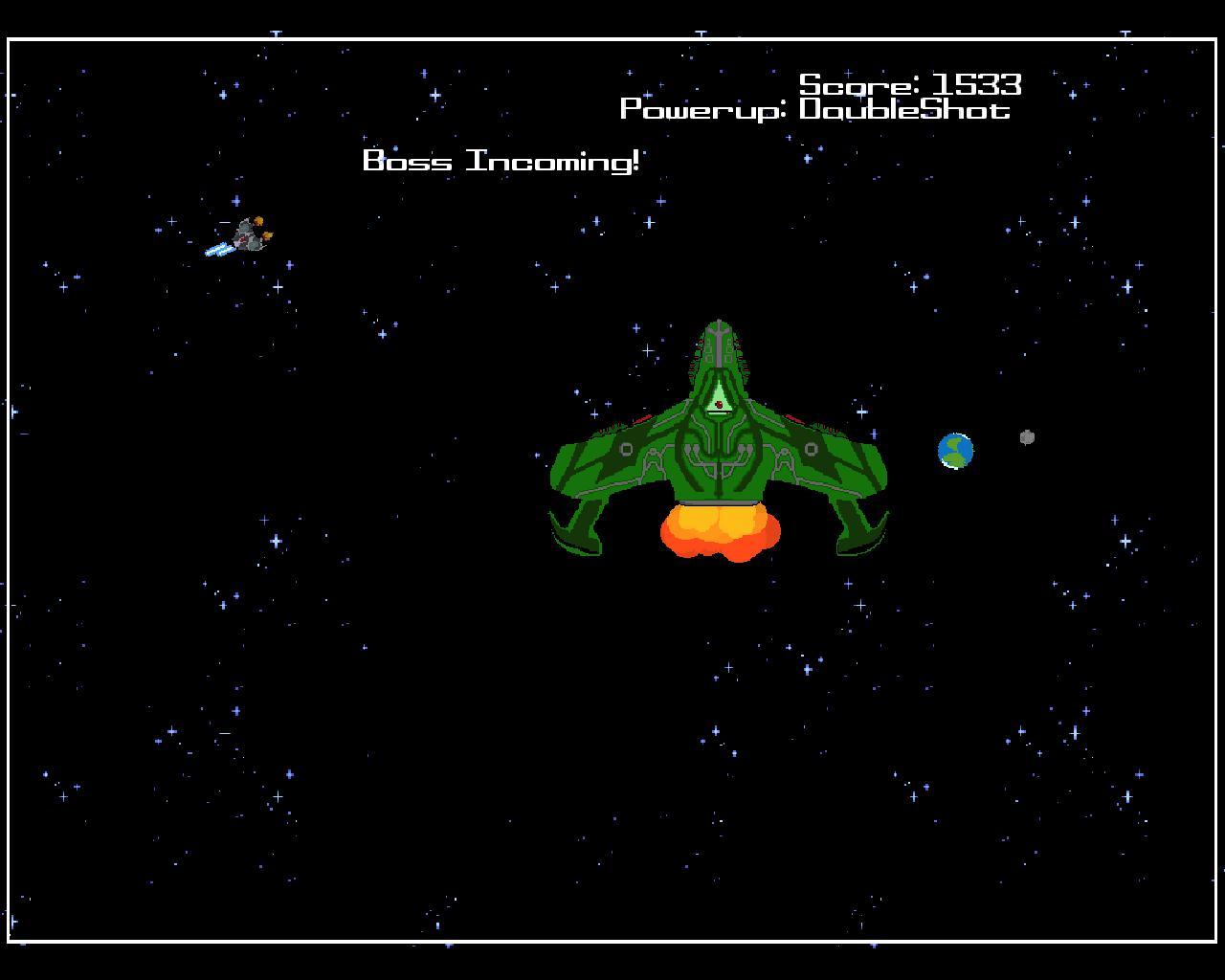This screenshot has height=980, width=1225.
Task: Click the white border frame of the game screen
Action: (x=612, y=38)
